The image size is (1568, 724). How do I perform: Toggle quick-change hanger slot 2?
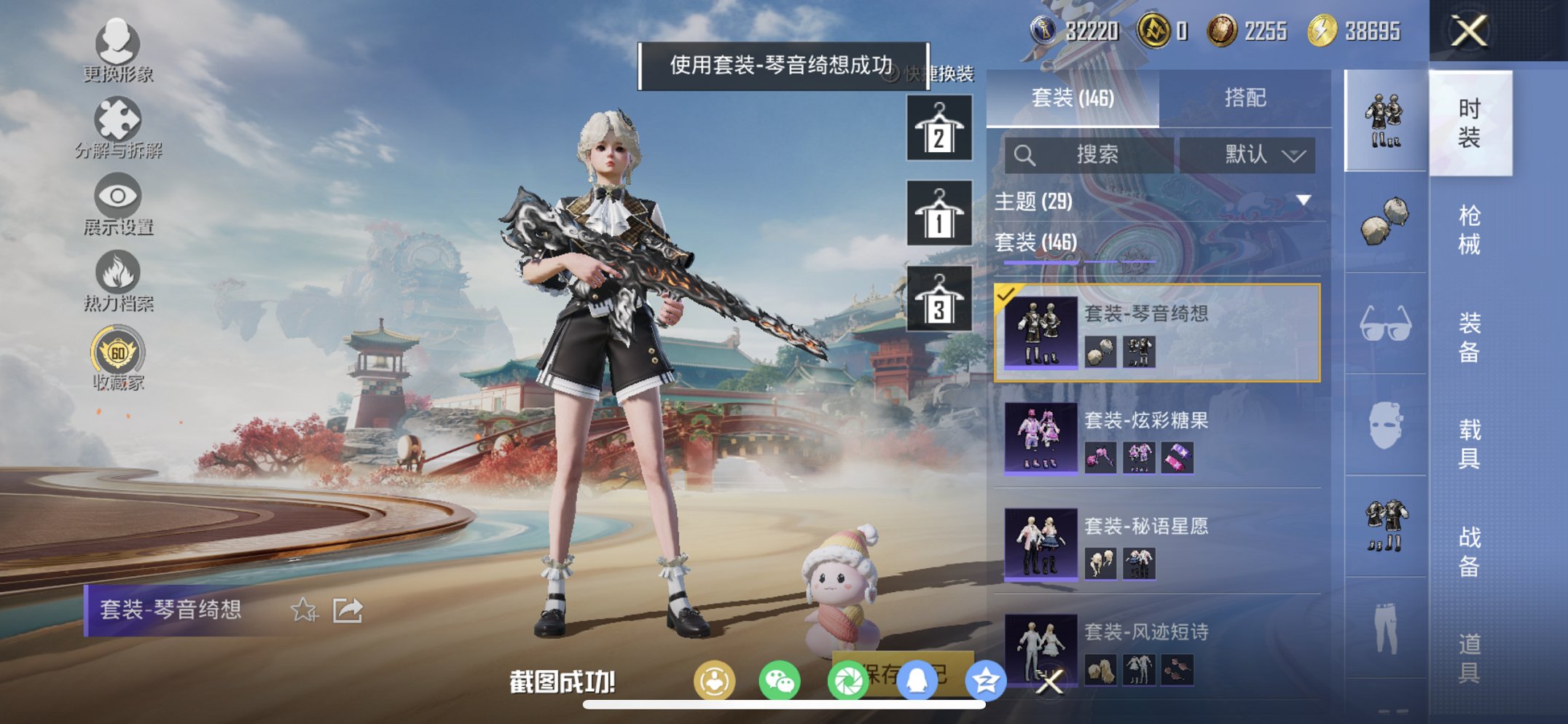(938, 130)
